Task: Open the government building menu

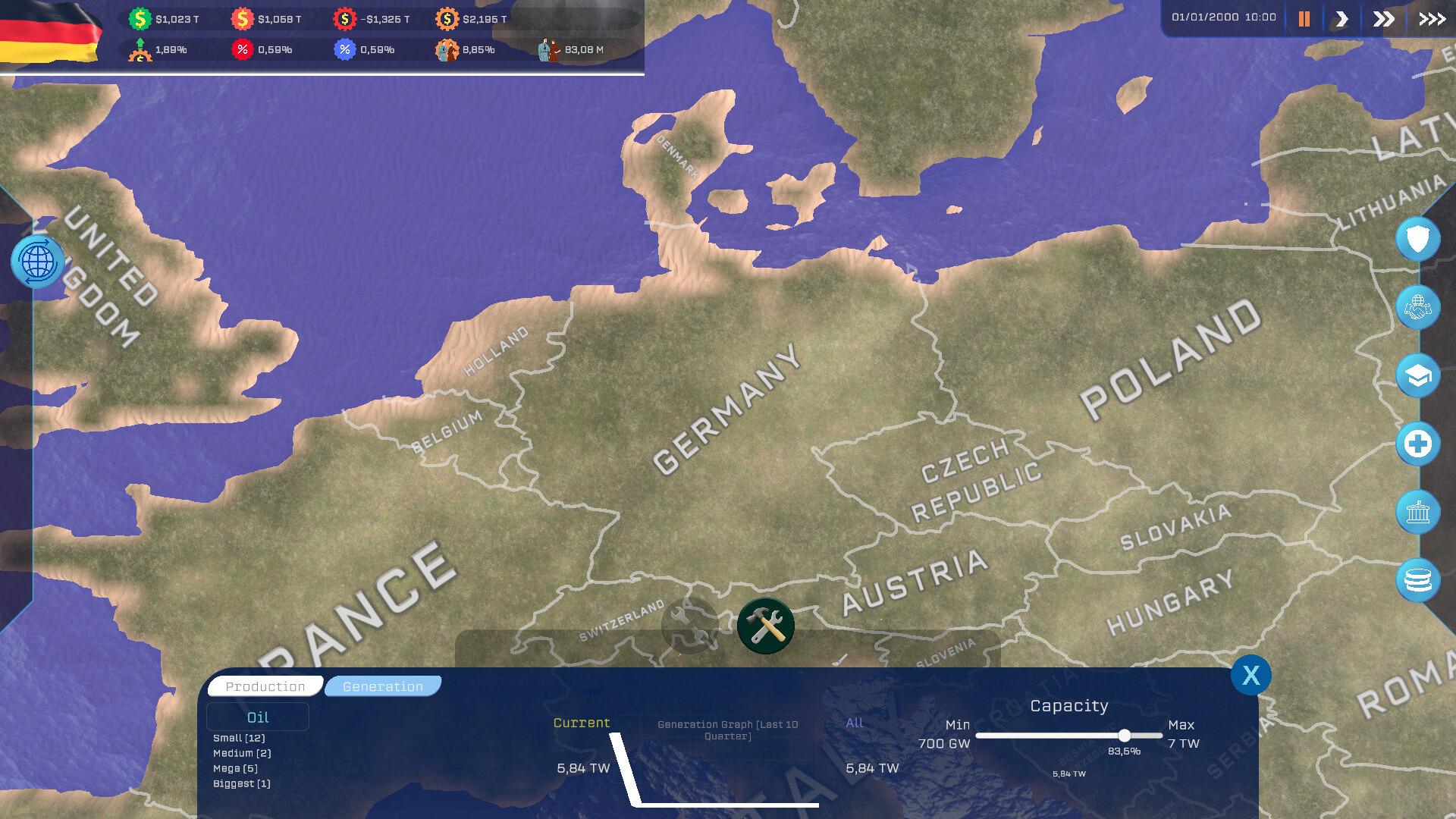Action: click(x=1417, y=512)
